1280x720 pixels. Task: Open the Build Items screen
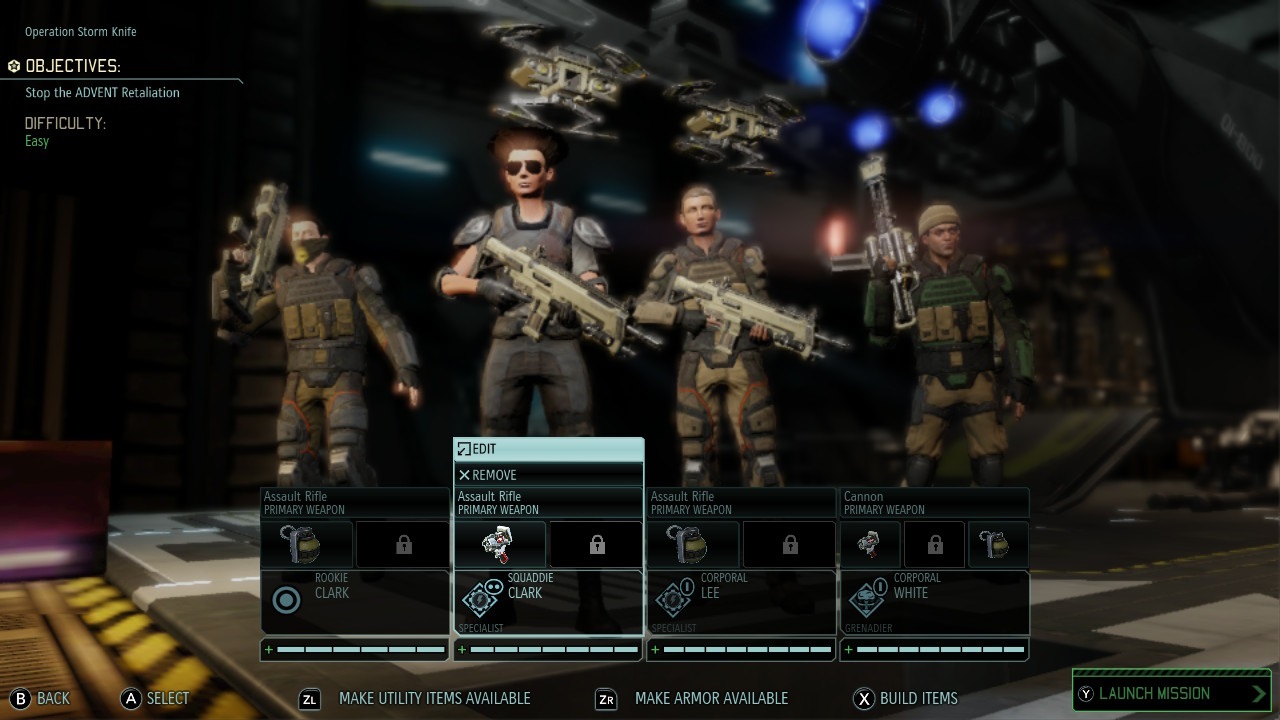(x=906, y=698)
